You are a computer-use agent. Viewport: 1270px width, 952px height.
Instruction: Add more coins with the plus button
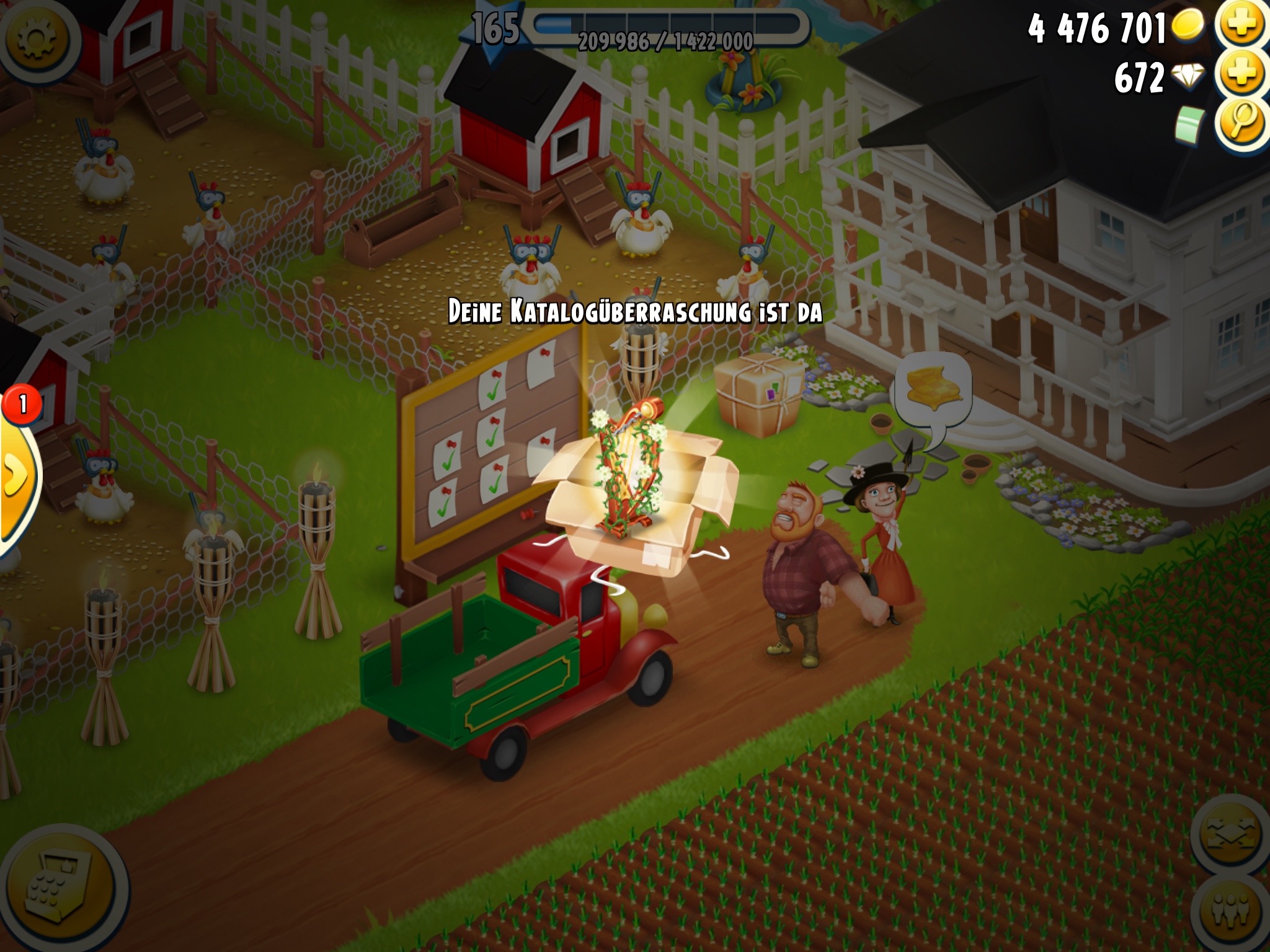point(1243,26)
